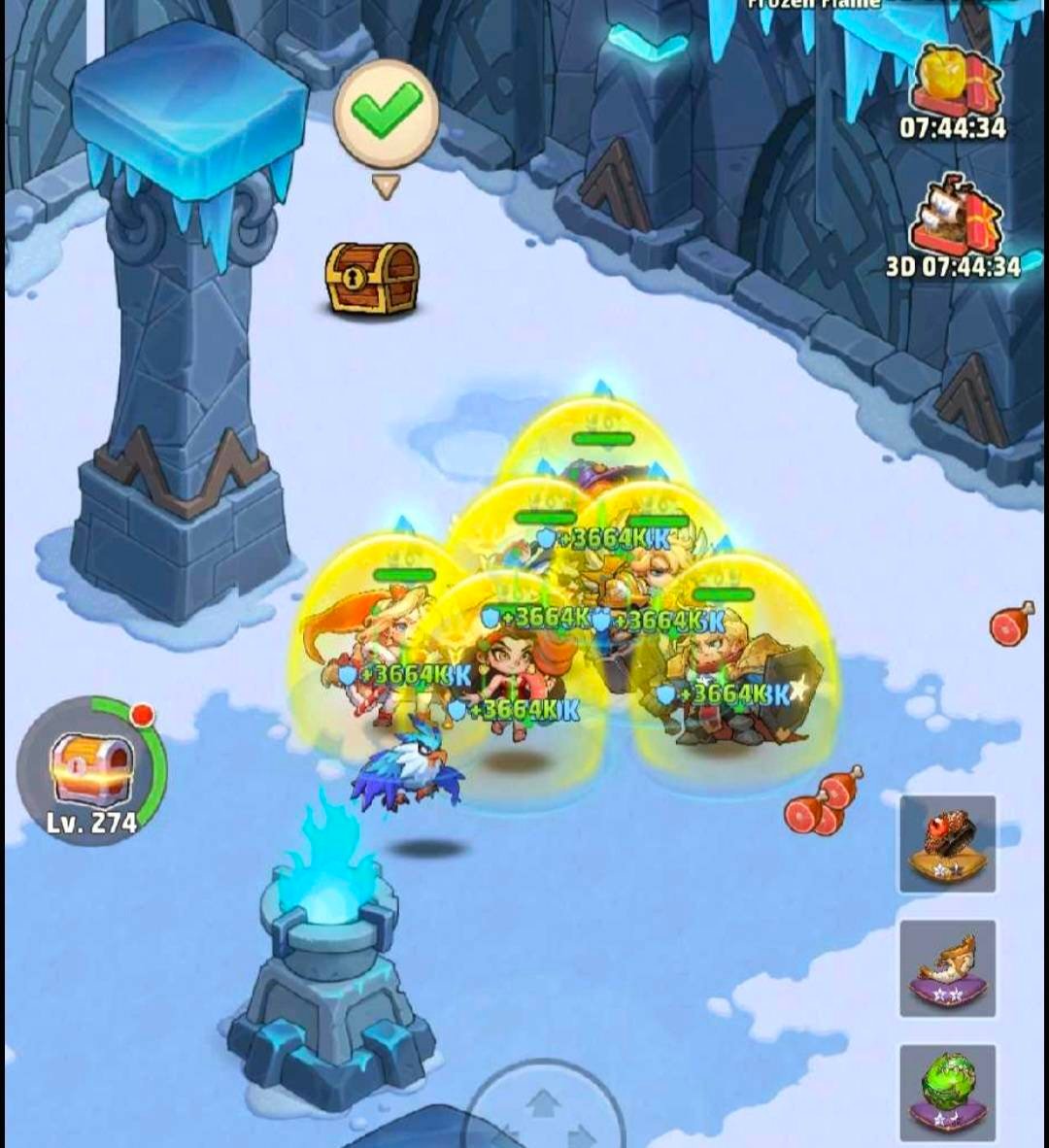Screen dimensions: 1049x1148
Task: Select the tank relic on the gold cushion
Action: pos(947,843)
